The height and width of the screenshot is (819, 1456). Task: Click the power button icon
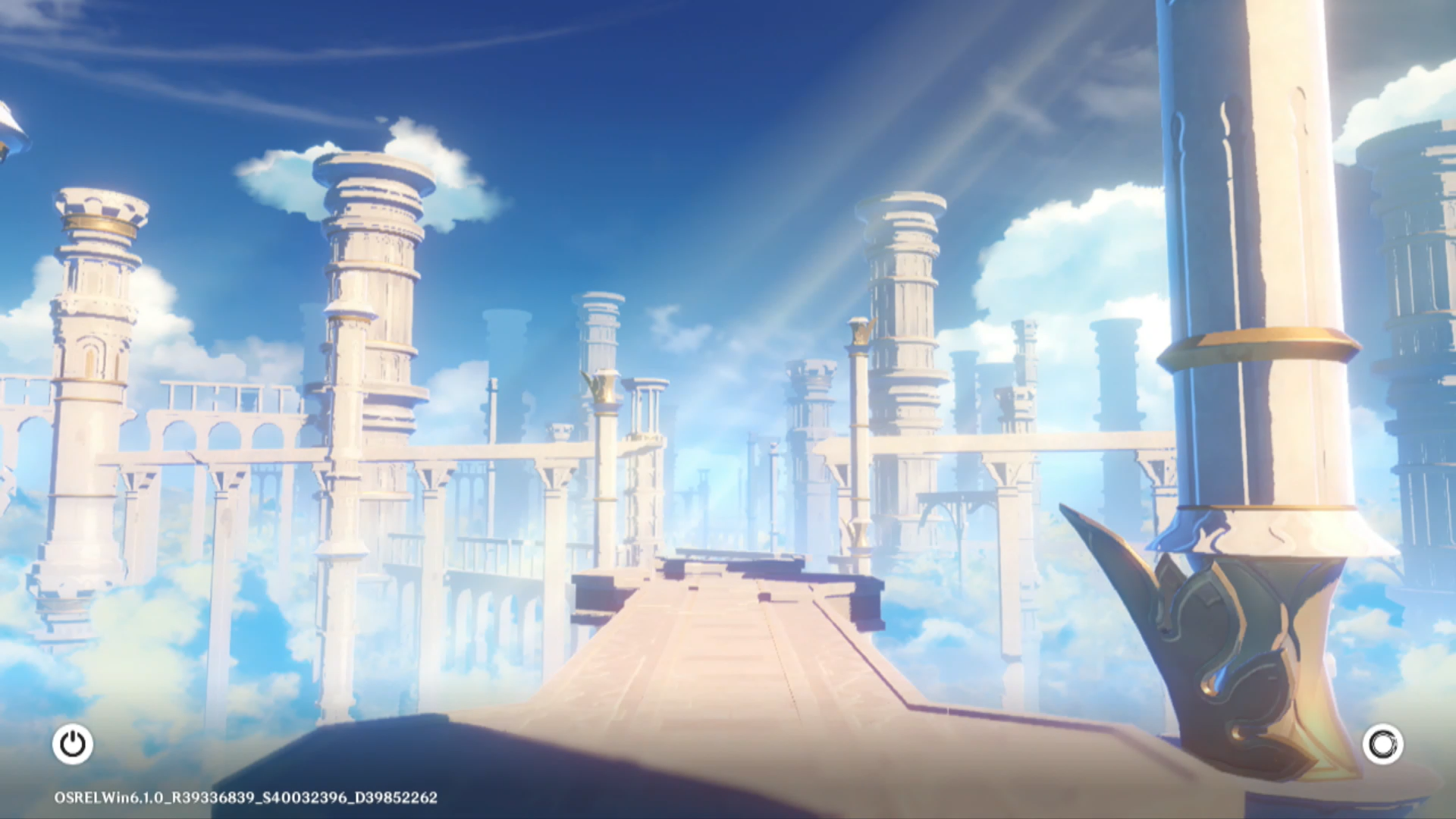click(73, 744)
